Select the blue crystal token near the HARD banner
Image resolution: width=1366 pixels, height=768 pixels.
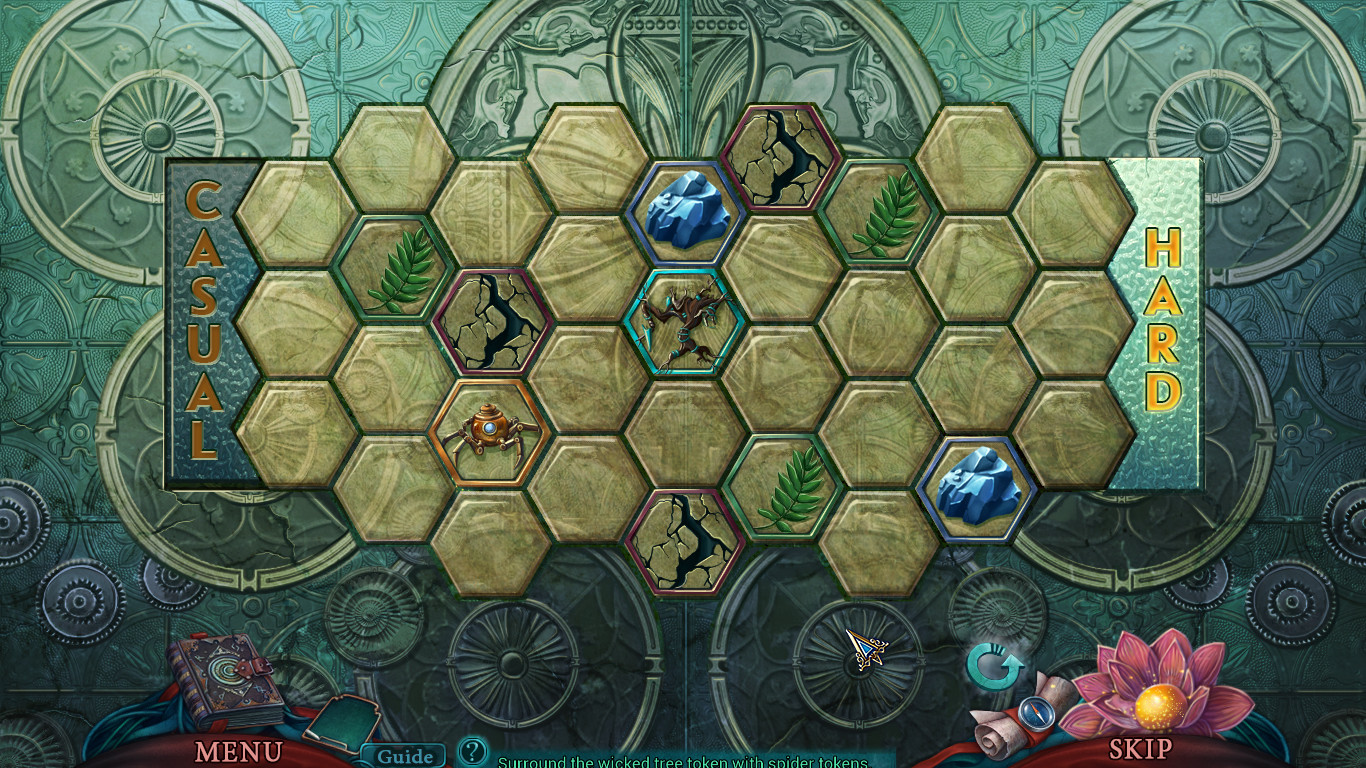978,487
